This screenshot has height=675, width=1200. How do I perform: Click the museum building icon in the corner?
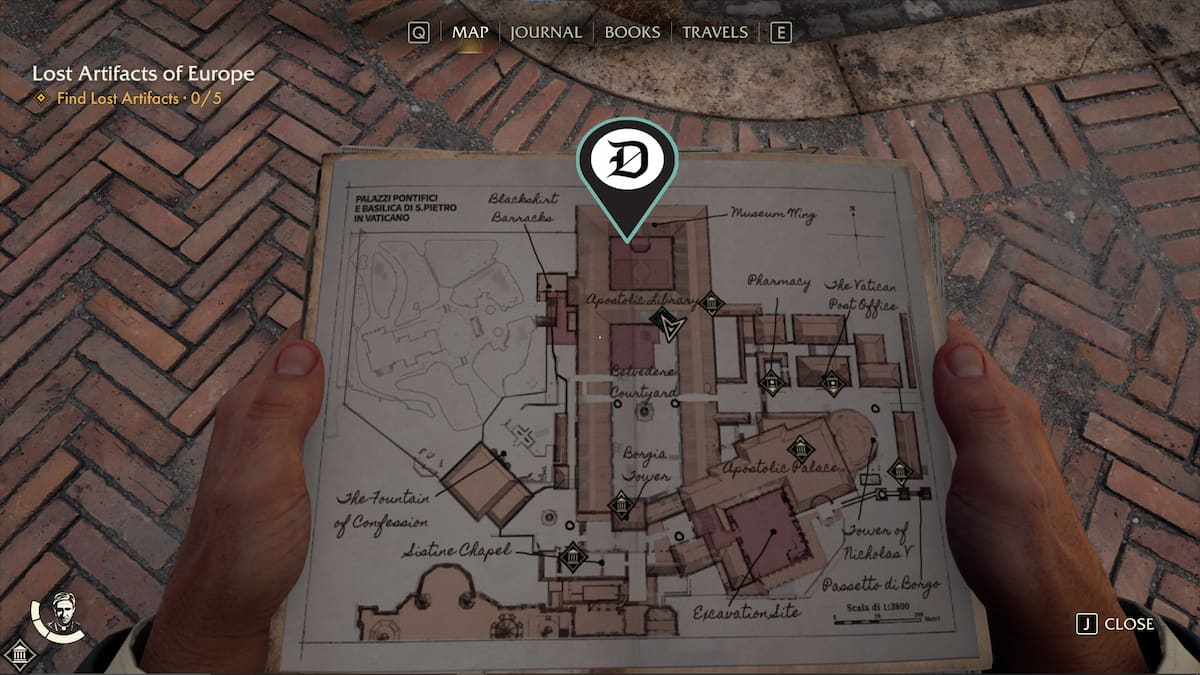point(20,656)
